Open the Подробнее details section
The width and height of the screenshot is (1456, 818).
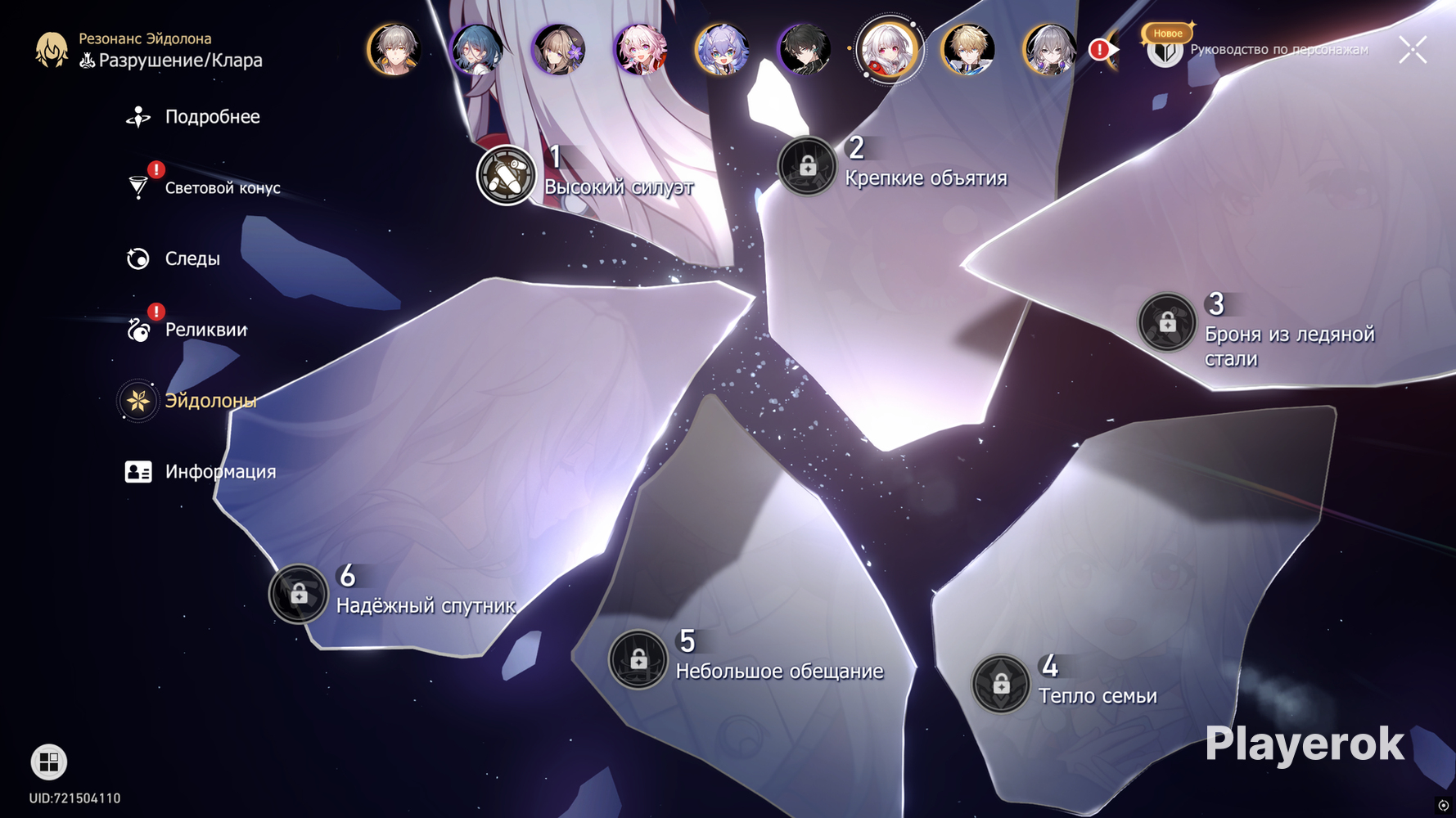click(212, 117)
